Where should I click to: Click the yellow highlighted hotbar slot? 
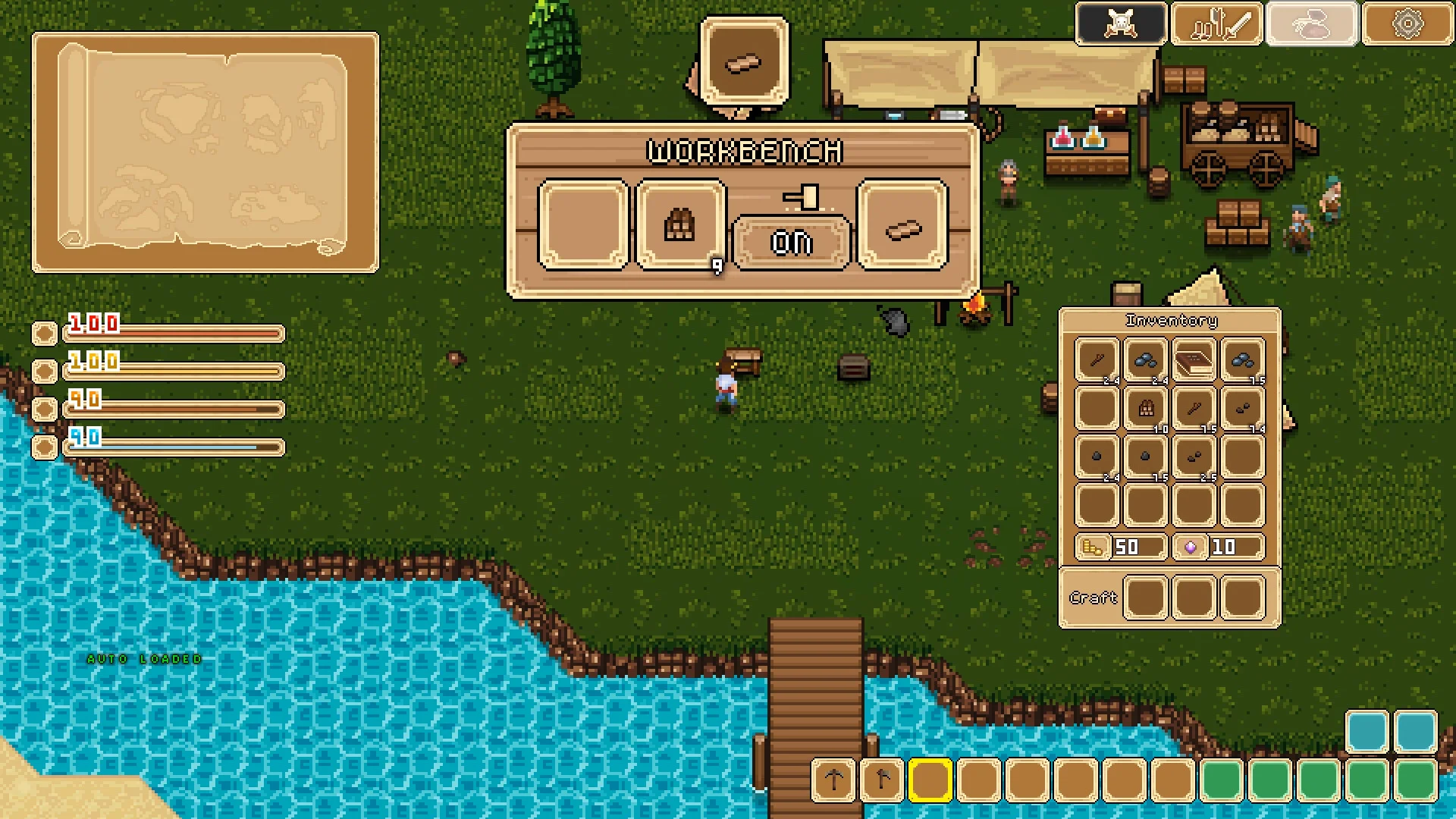930,780
